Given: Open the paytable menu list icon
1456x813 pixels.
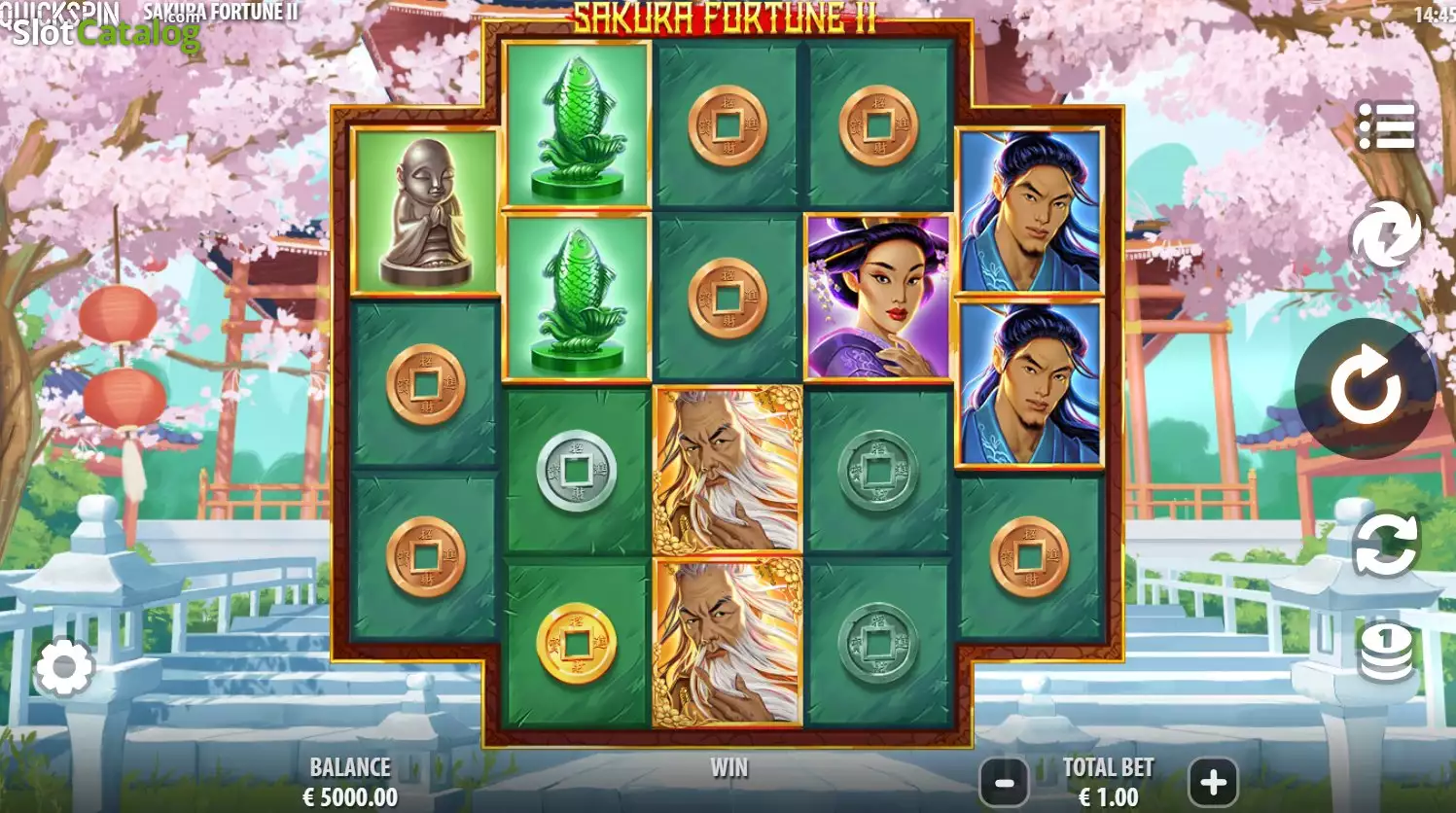Looking at the screenshot, I should 1386,126.
